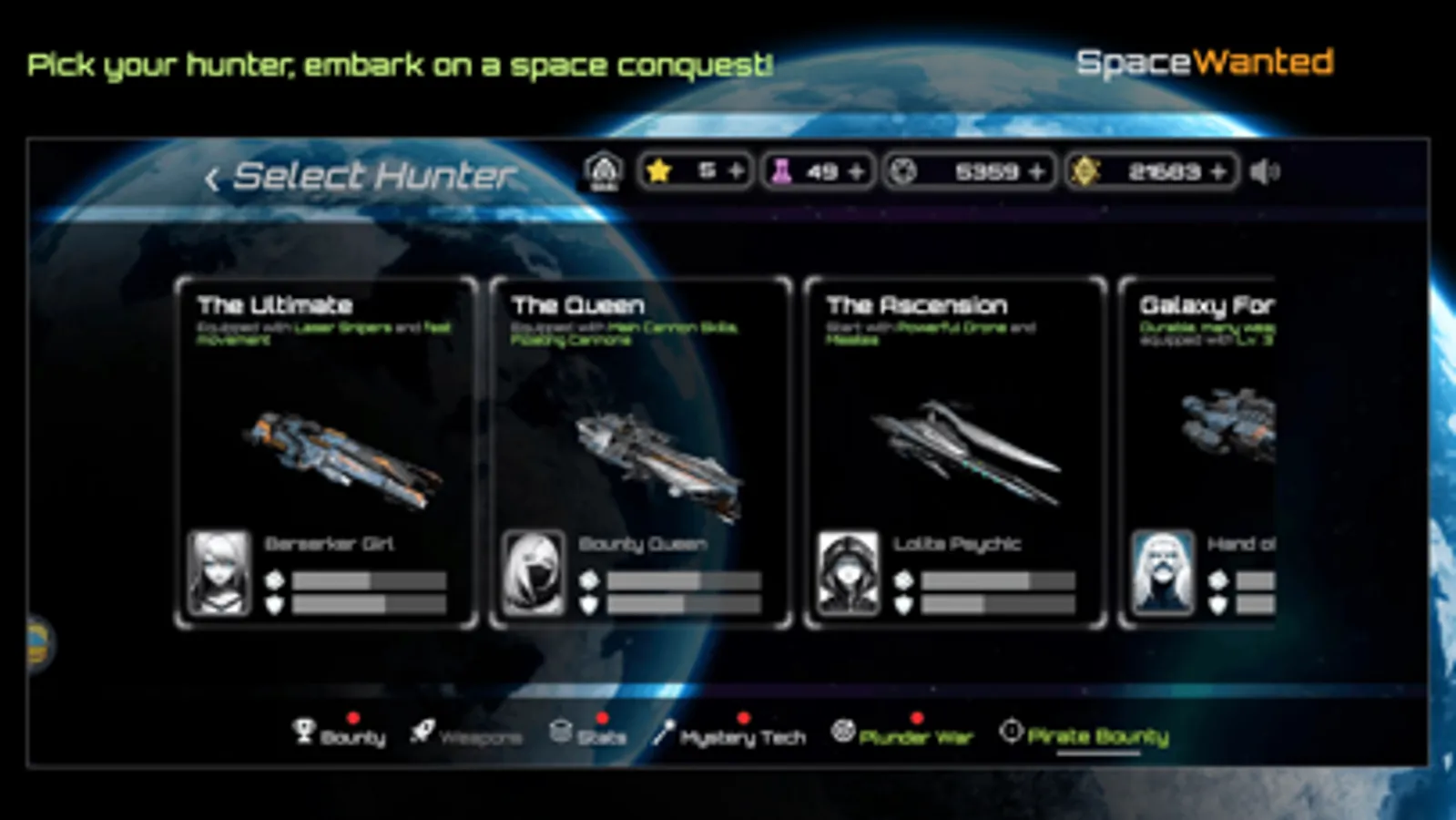The height and width of the screenshot is (820, 1456).
Task: Open the Bounty Queen portrait thumbnail
Action: pos(533,573)
